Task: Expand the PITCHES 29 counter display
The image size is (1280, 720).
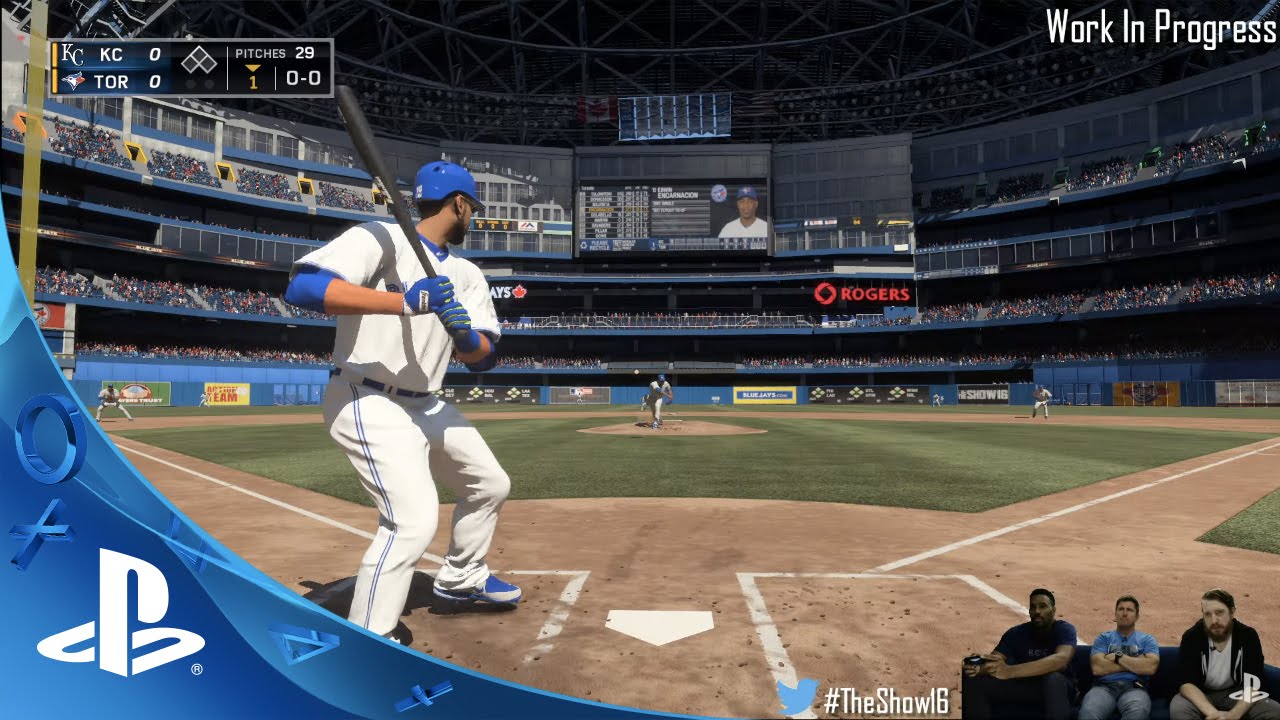Action: [x=274, y=54]
